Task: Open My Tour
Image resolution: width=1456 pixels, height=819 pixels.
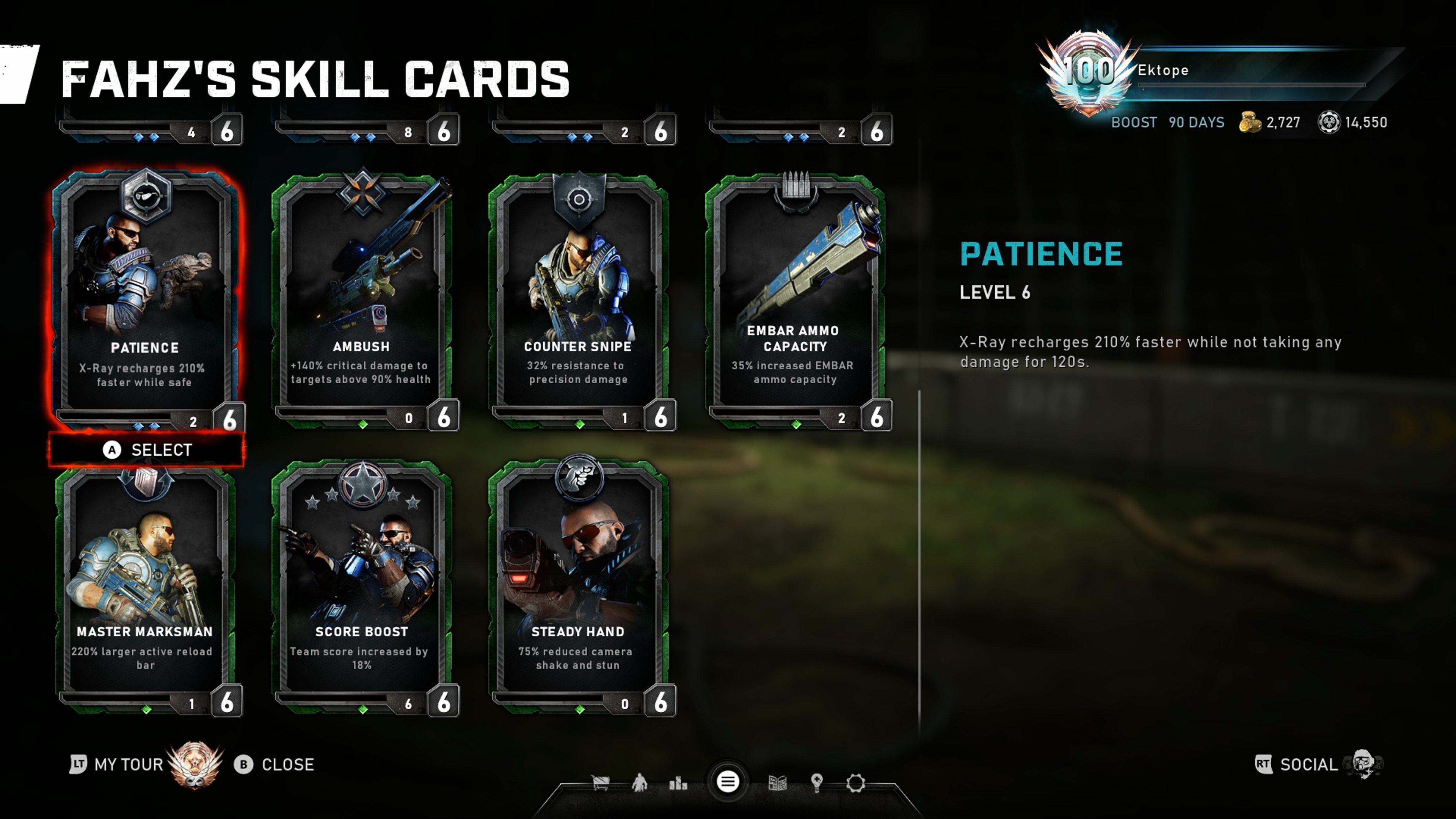Action: 128,765
